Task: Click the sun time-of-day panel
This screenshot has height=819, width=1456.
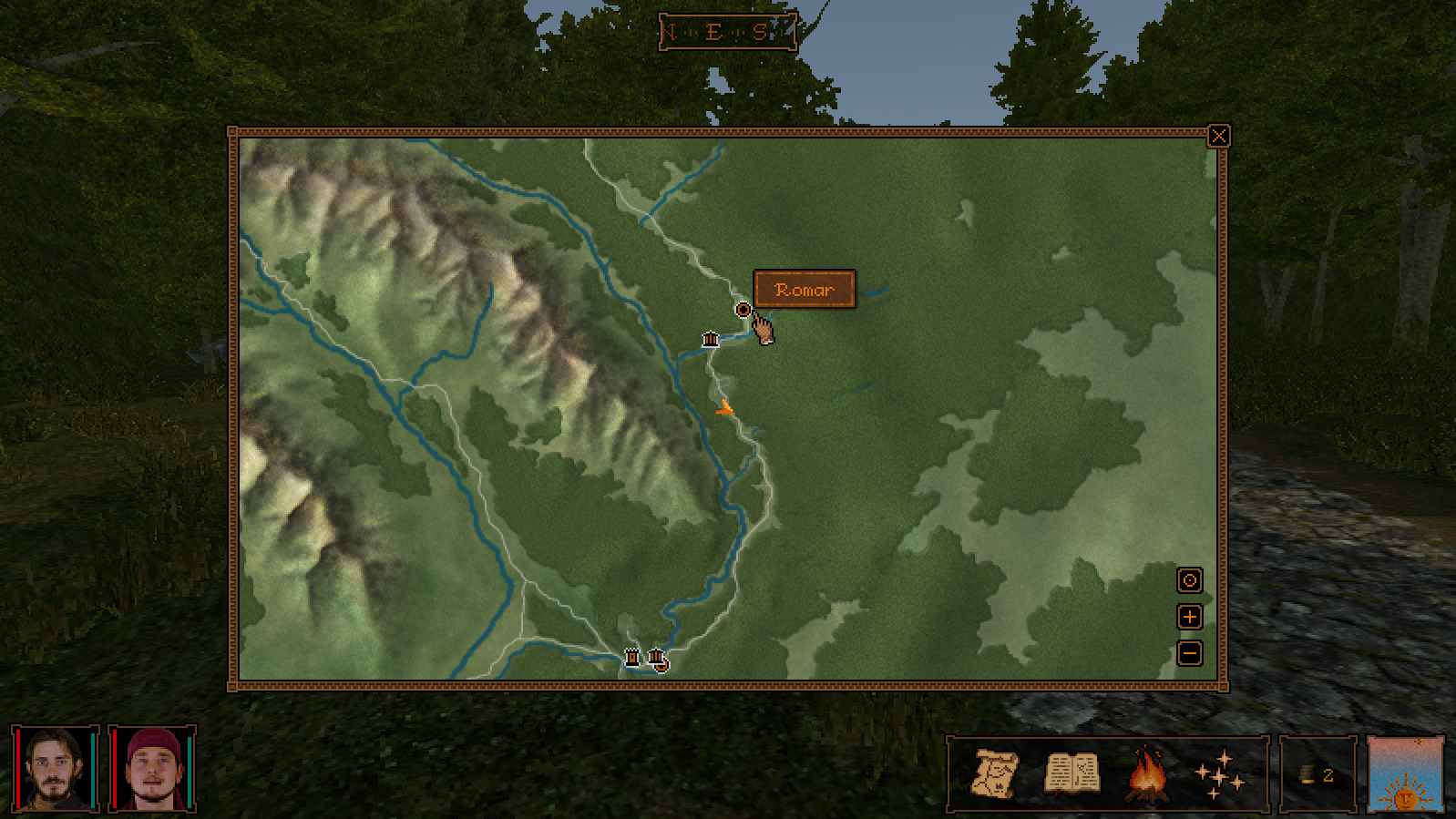Action: 1403,775
